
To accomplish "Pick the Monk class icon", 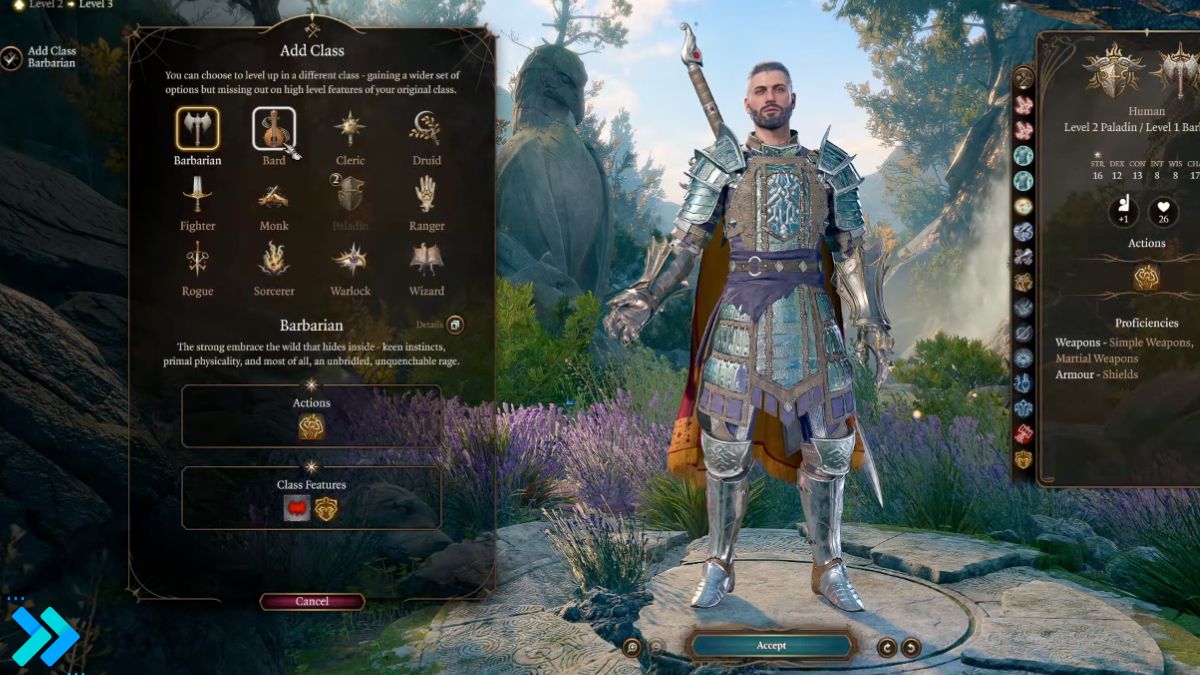I will 273,195.
